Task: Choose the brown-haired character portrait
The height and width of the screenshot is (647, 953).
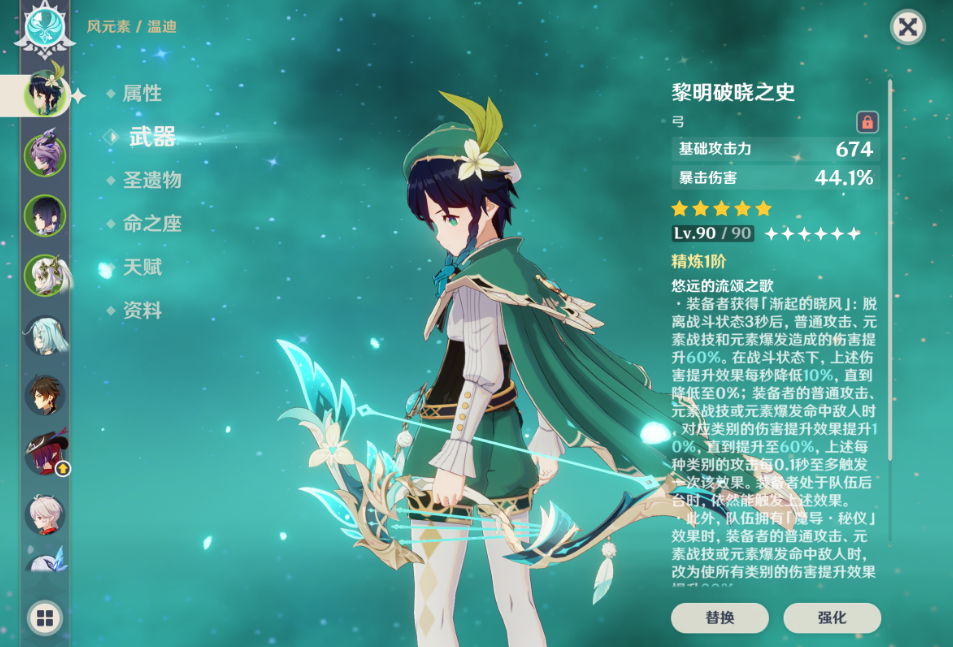Action: (x=45, y=395)
